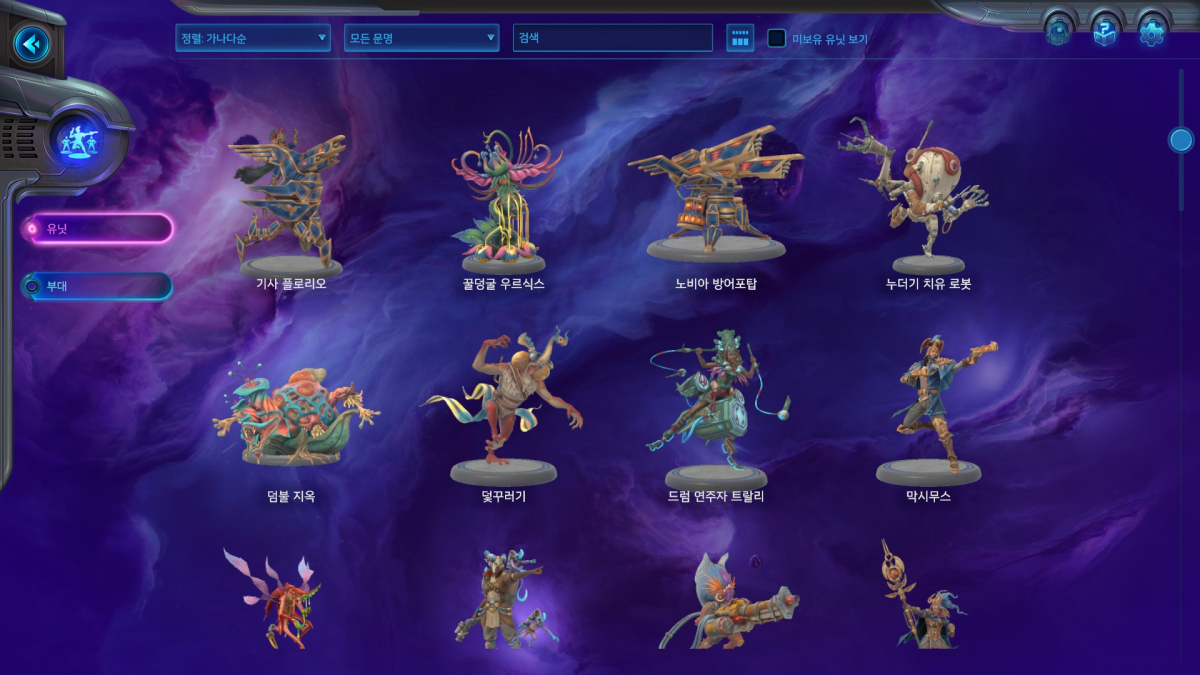Switch to the 부대 tab
This screenshot has height=675, width=1200.
click(x=98, y=286)
